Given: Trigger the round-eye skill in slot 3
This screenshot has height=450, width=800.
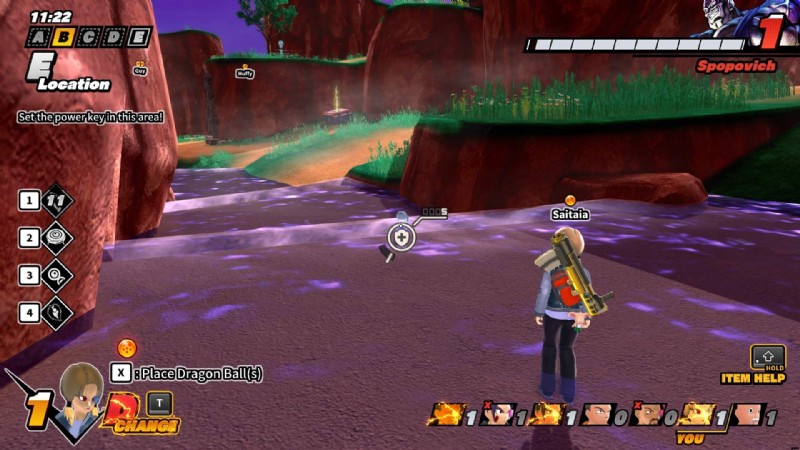Looking at the screenshot, I should pyautogui.click(x=56, y=275).
